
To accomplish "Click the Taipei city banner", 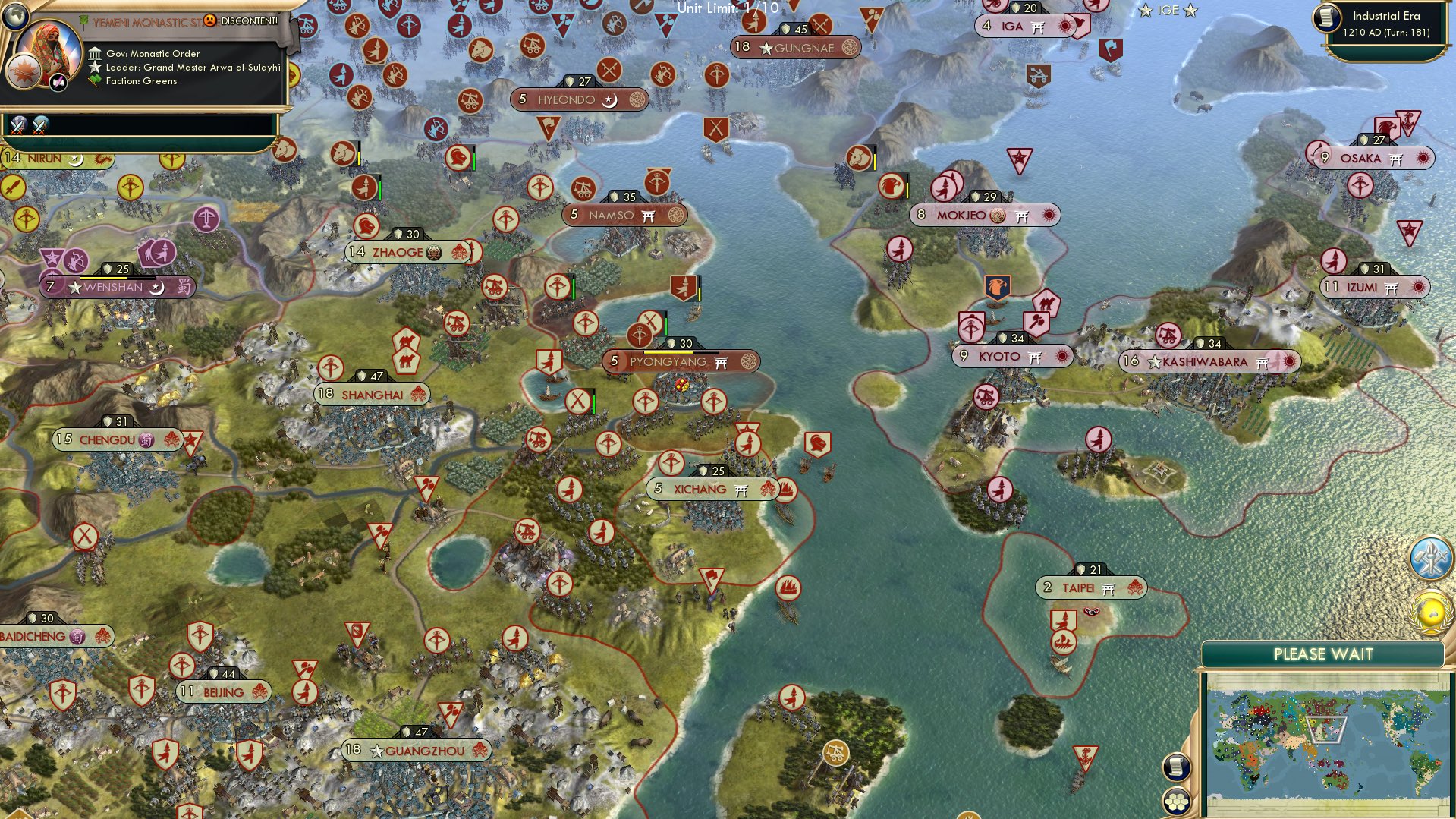I will (1090, 586).
